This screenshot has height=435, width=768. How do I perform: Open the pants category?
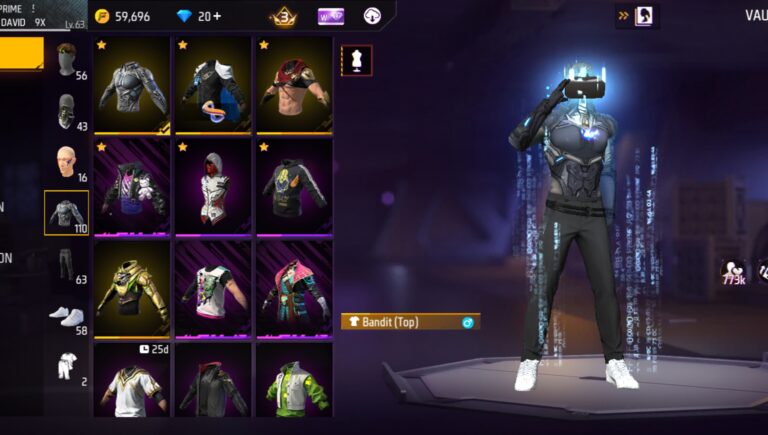click(x=67, y=266)
